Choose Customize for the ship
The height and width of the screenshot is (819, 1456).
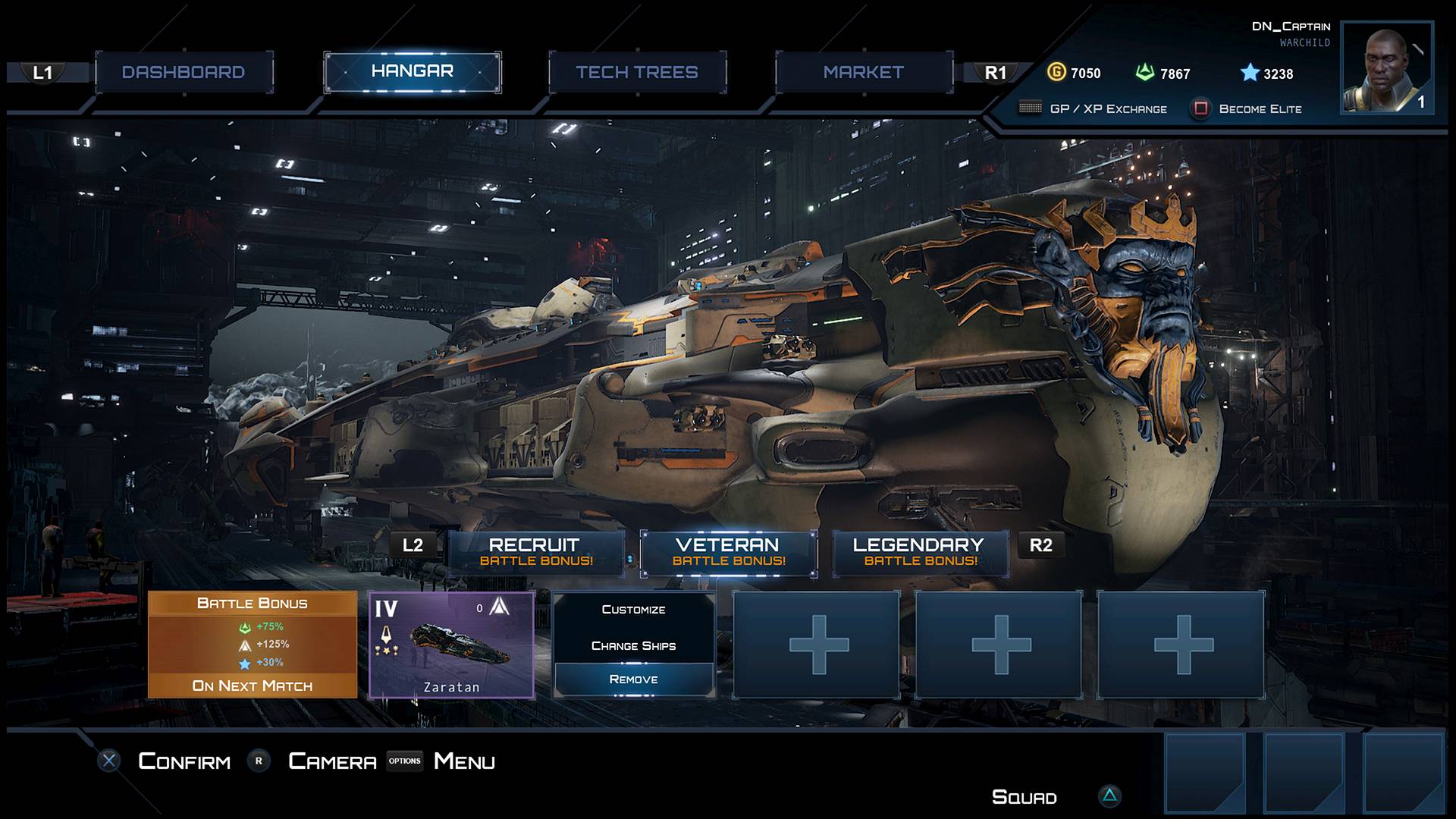tap(633, 610)
